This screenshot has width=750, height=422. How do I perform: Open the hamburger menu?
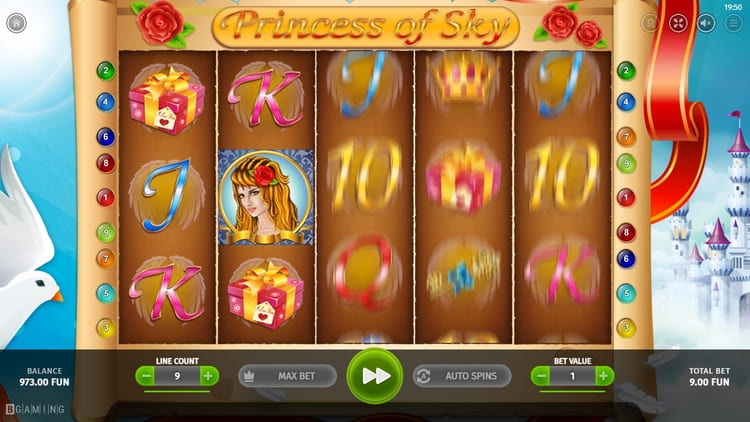pos(733,23)
